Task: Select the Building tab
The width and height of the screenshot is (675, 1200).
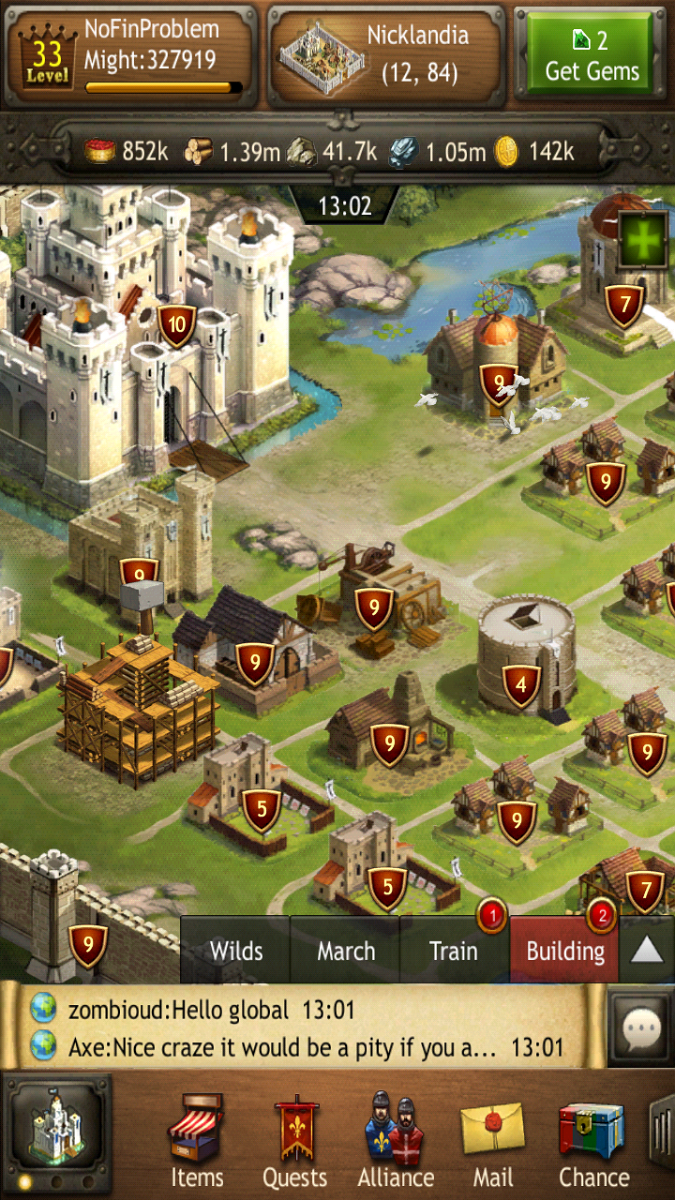Action: click(565, 950)
